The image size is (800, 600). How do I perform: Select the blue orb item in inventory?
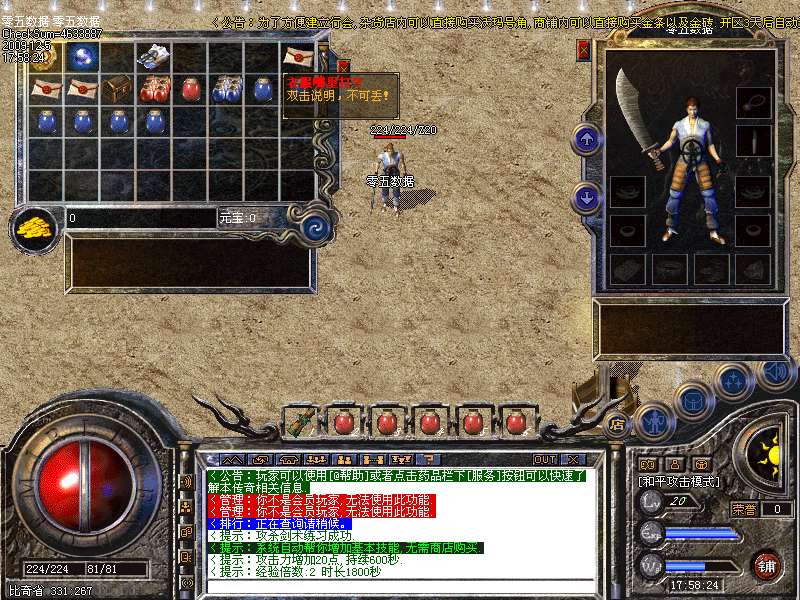pyautogui.click(x=82, y=57)
